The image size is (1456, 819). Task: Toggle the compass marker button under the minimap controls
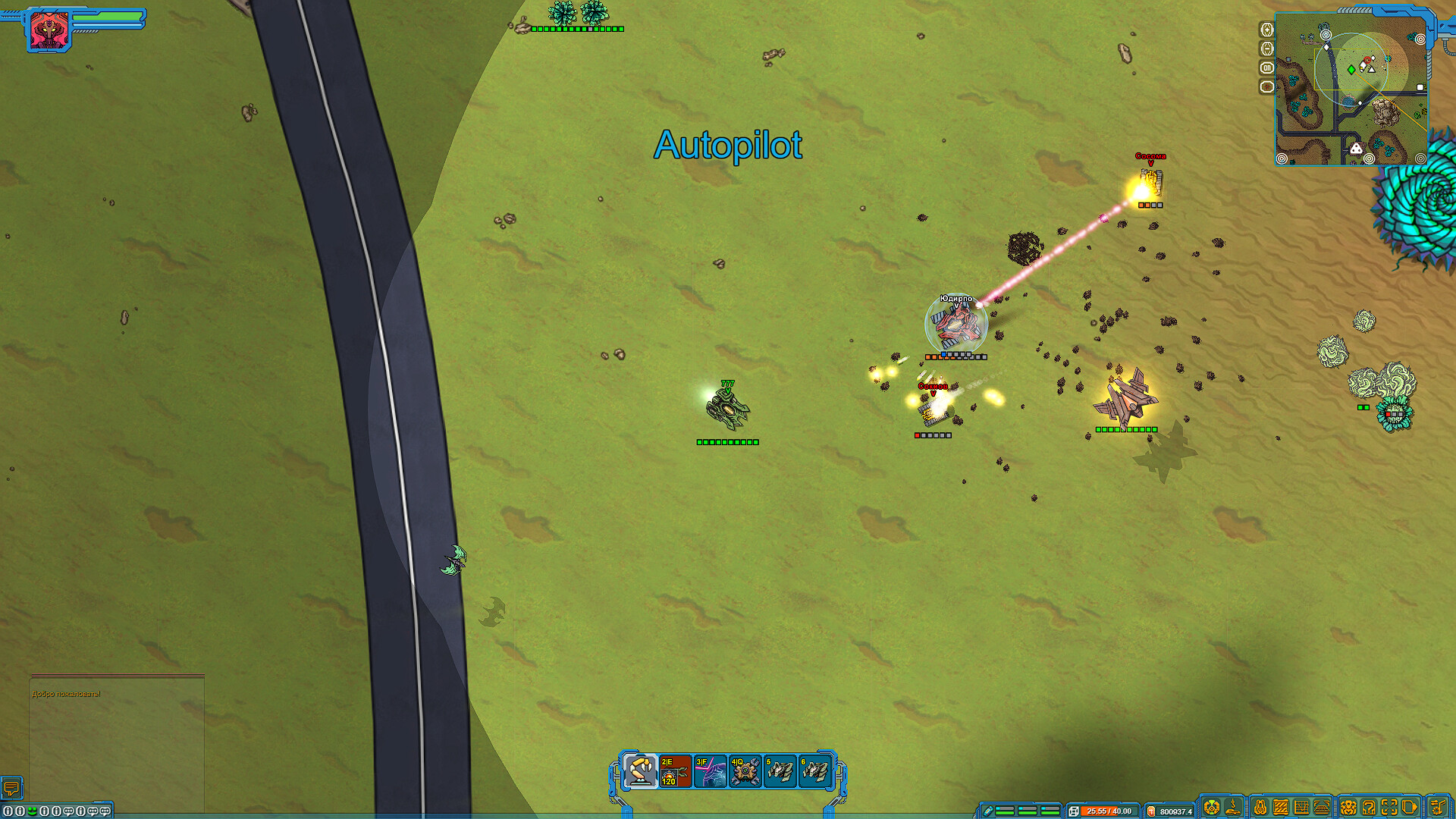1266,86
